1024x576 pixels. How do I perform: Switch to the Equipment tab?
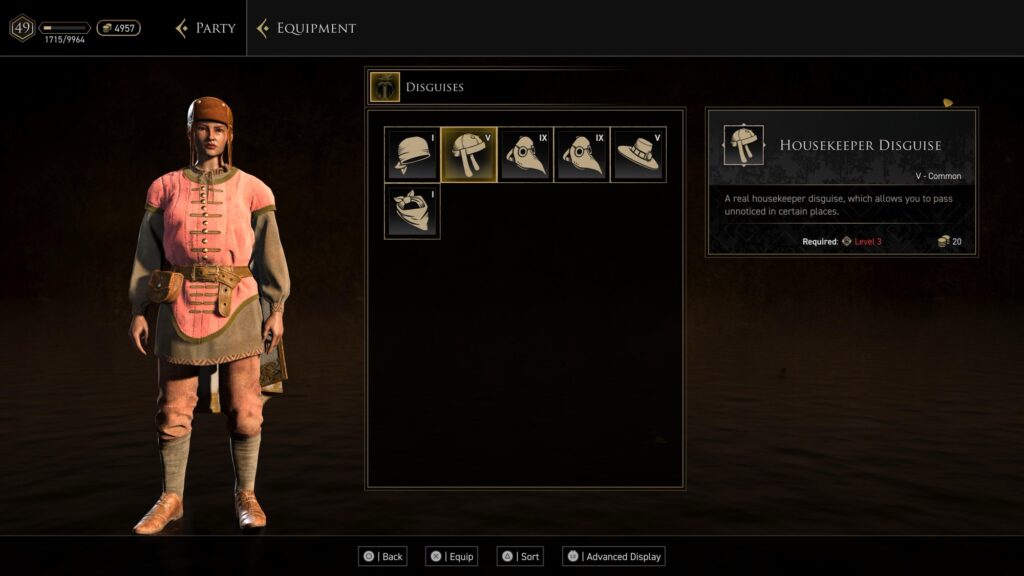click(307, 28)
